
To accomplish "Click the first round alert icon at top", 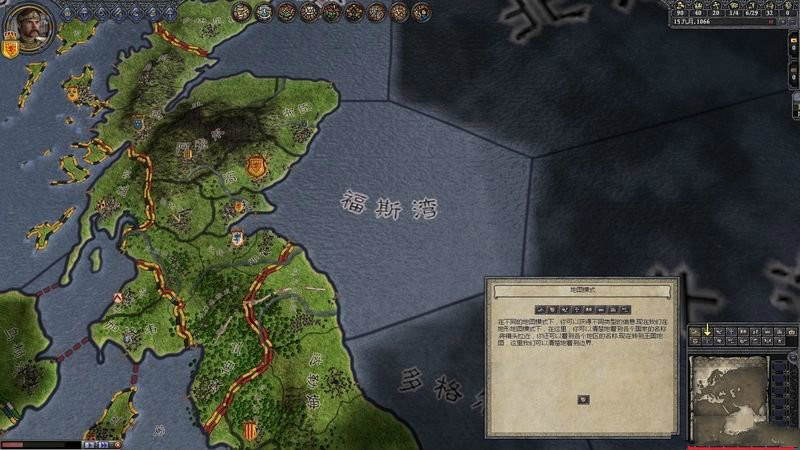I will (x=241, y=12).
